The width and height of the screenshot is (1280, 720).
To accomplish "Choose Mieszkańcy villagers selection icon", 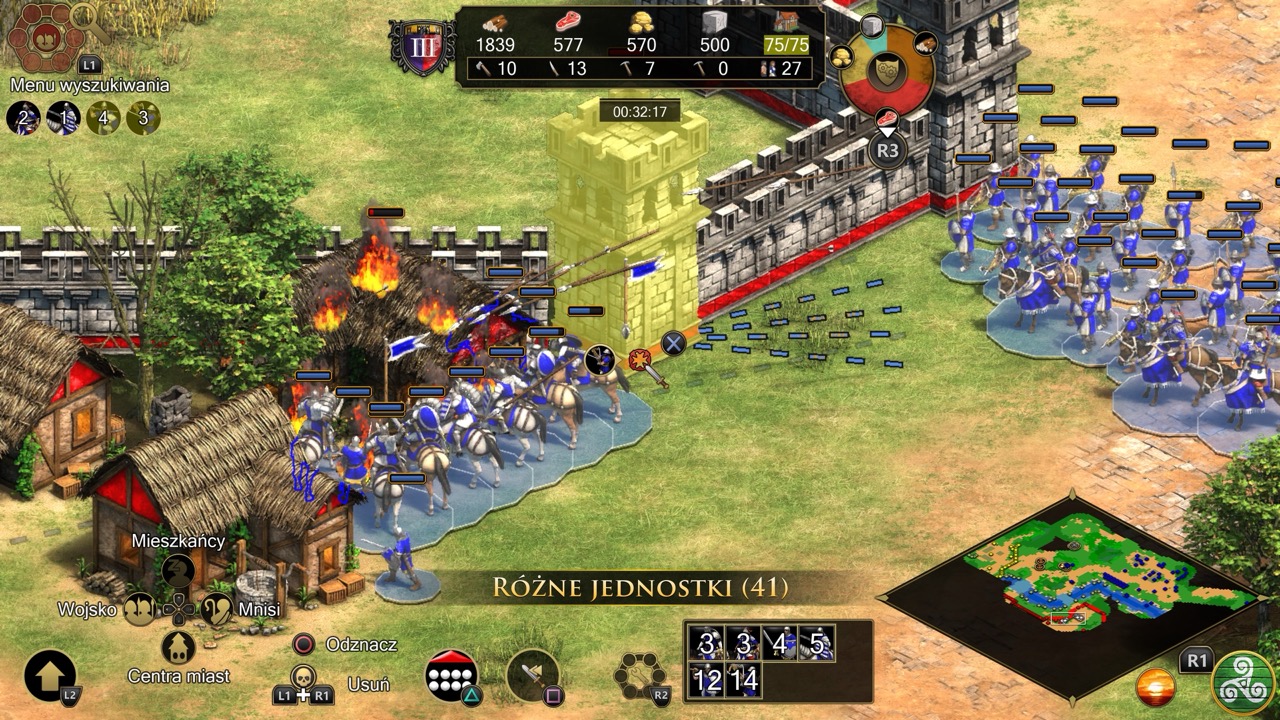I will click(x=178, y=571).
